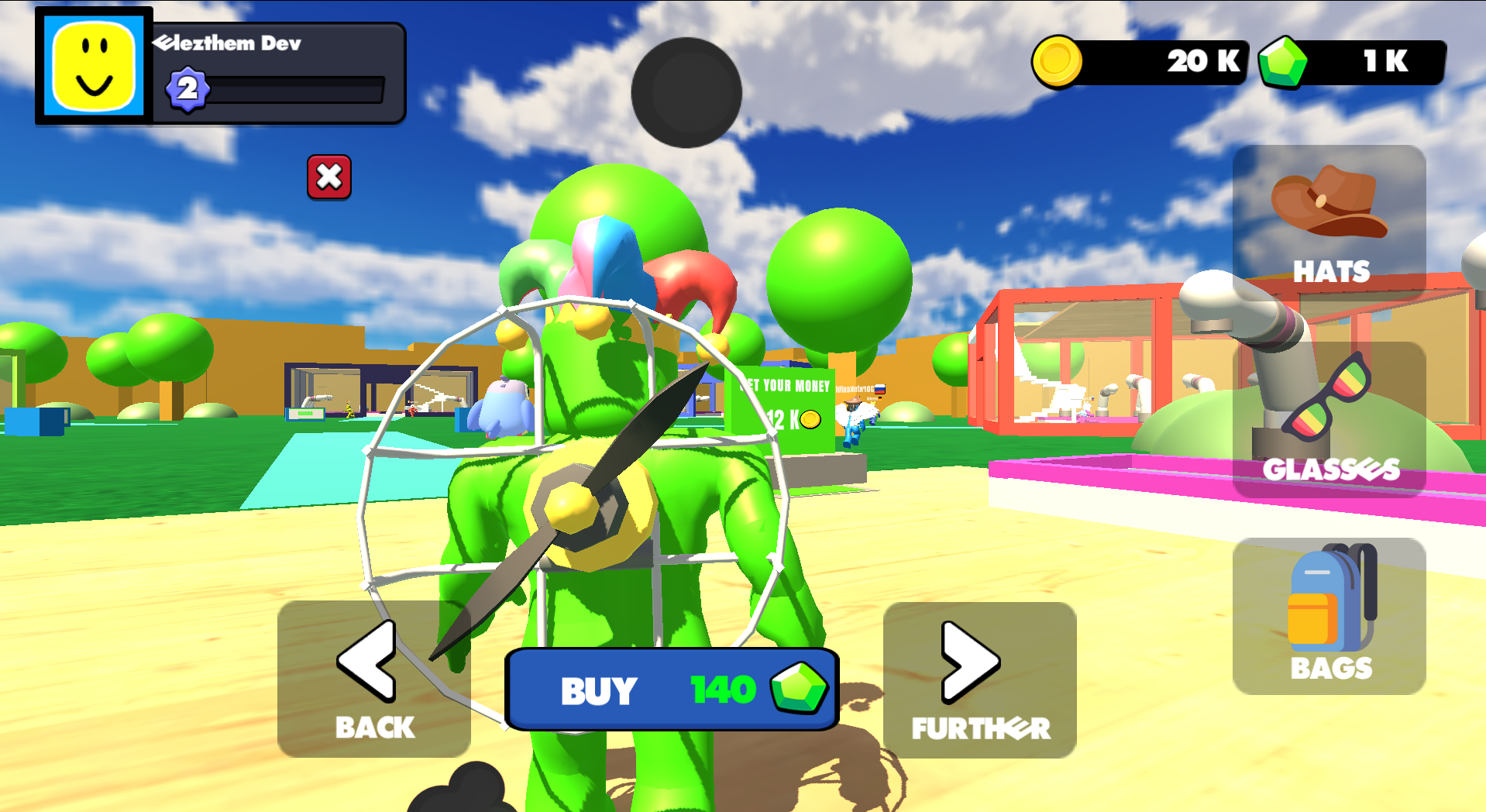This screenshot has height=812, width=1486.
Task: Close the shop with the red X button
Action: [x=329, y=177]
